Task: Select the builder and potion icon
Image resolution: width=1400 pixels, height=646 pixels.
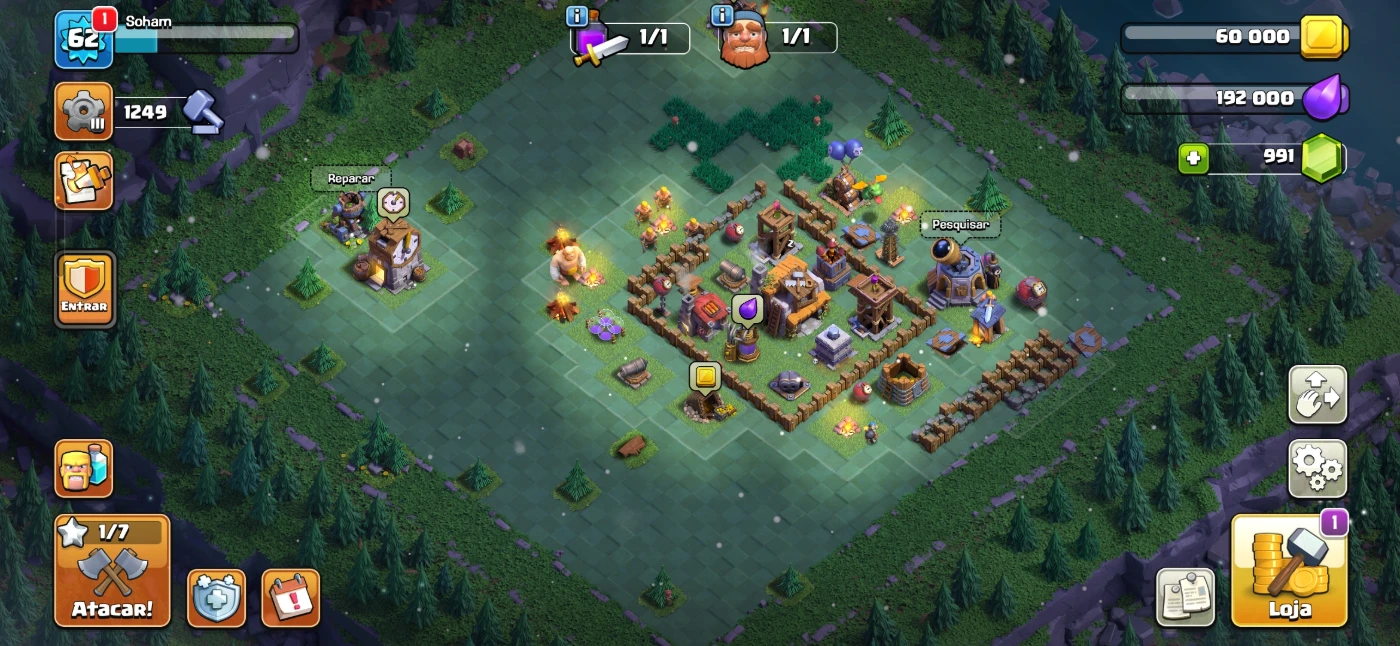Action: pyautogui.click(x=84, y=468)
